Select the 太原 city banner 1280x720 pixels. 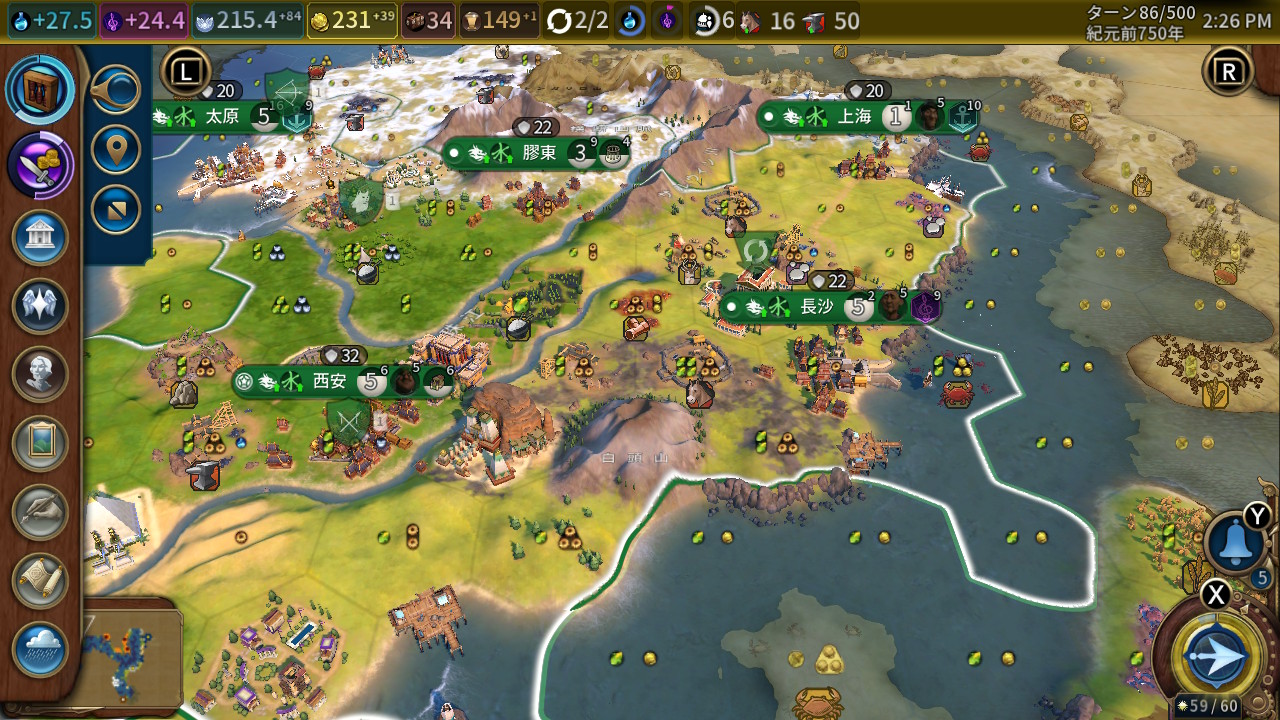[222, 116]
